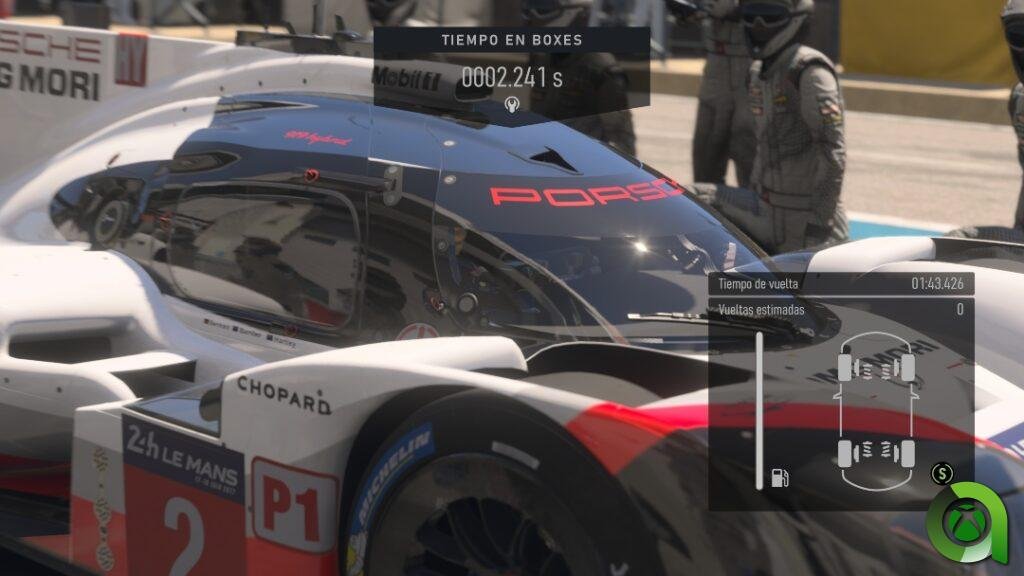Click the wrench repair icon under pit timer
Image resolution: width=1024 pixels, height=576 pixels.
(511, 105)
